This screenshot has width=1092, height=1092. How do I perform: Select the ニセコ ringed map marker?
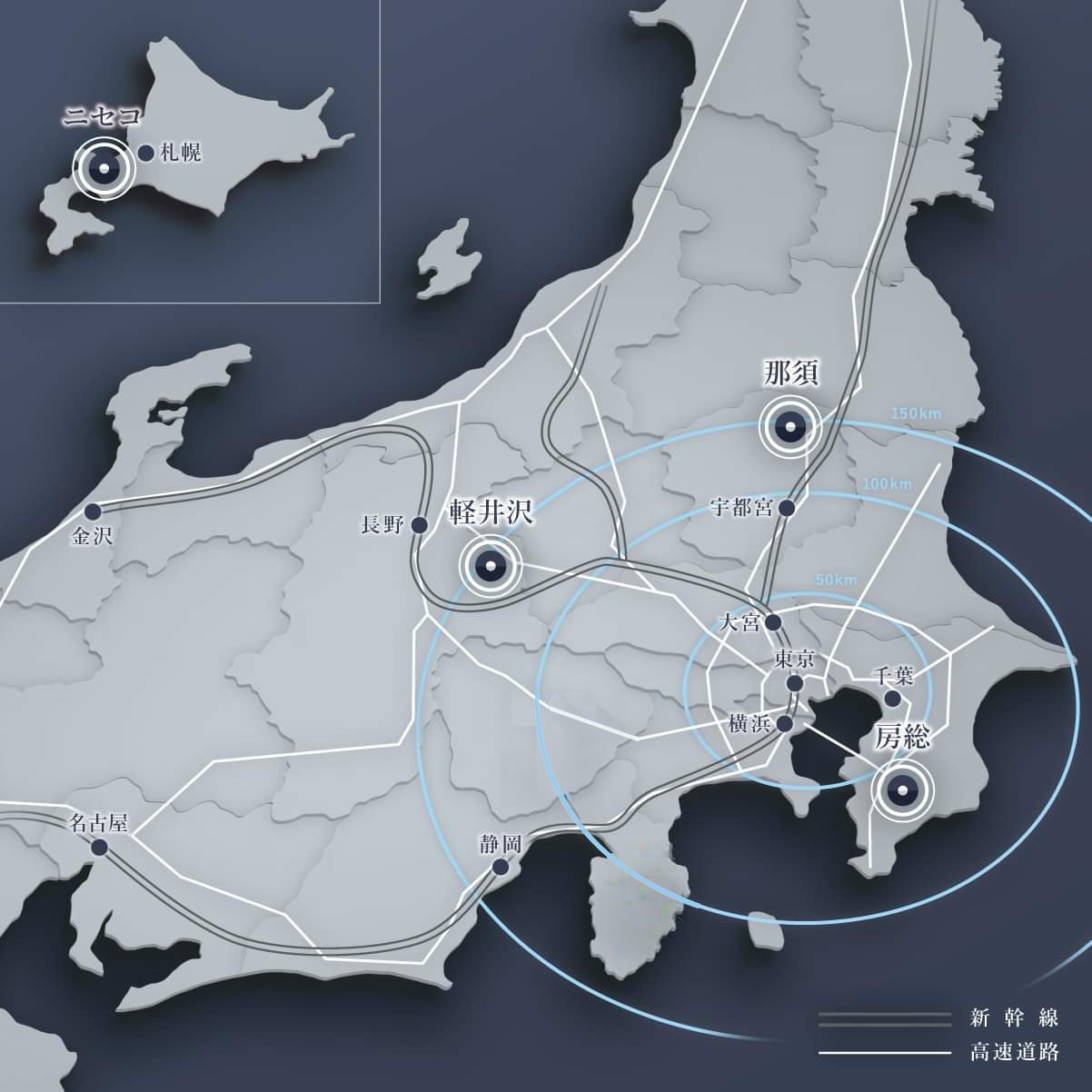[x=104, y=168]
